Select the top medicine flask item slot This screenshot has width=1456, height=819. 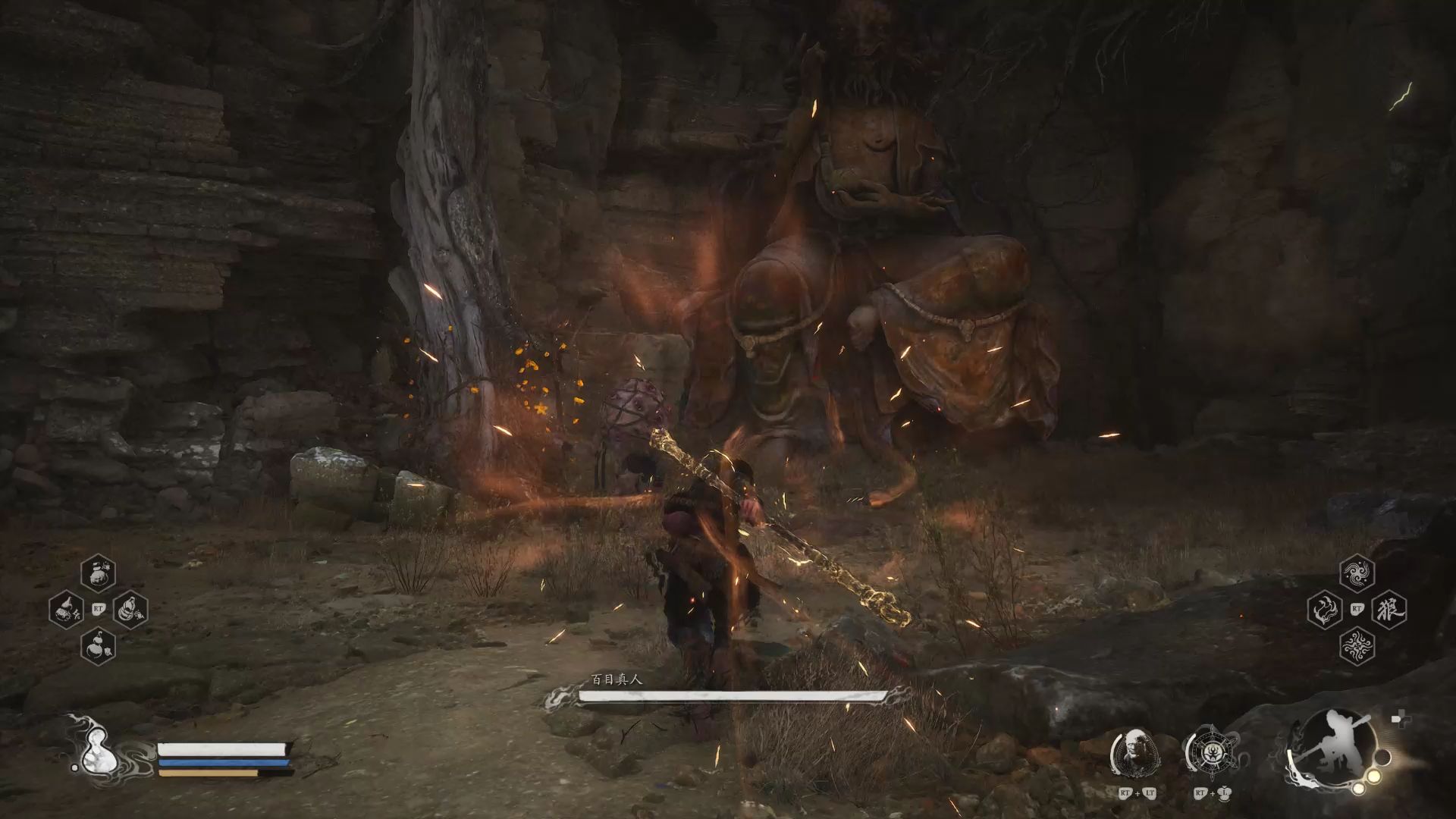pos(99,573)
